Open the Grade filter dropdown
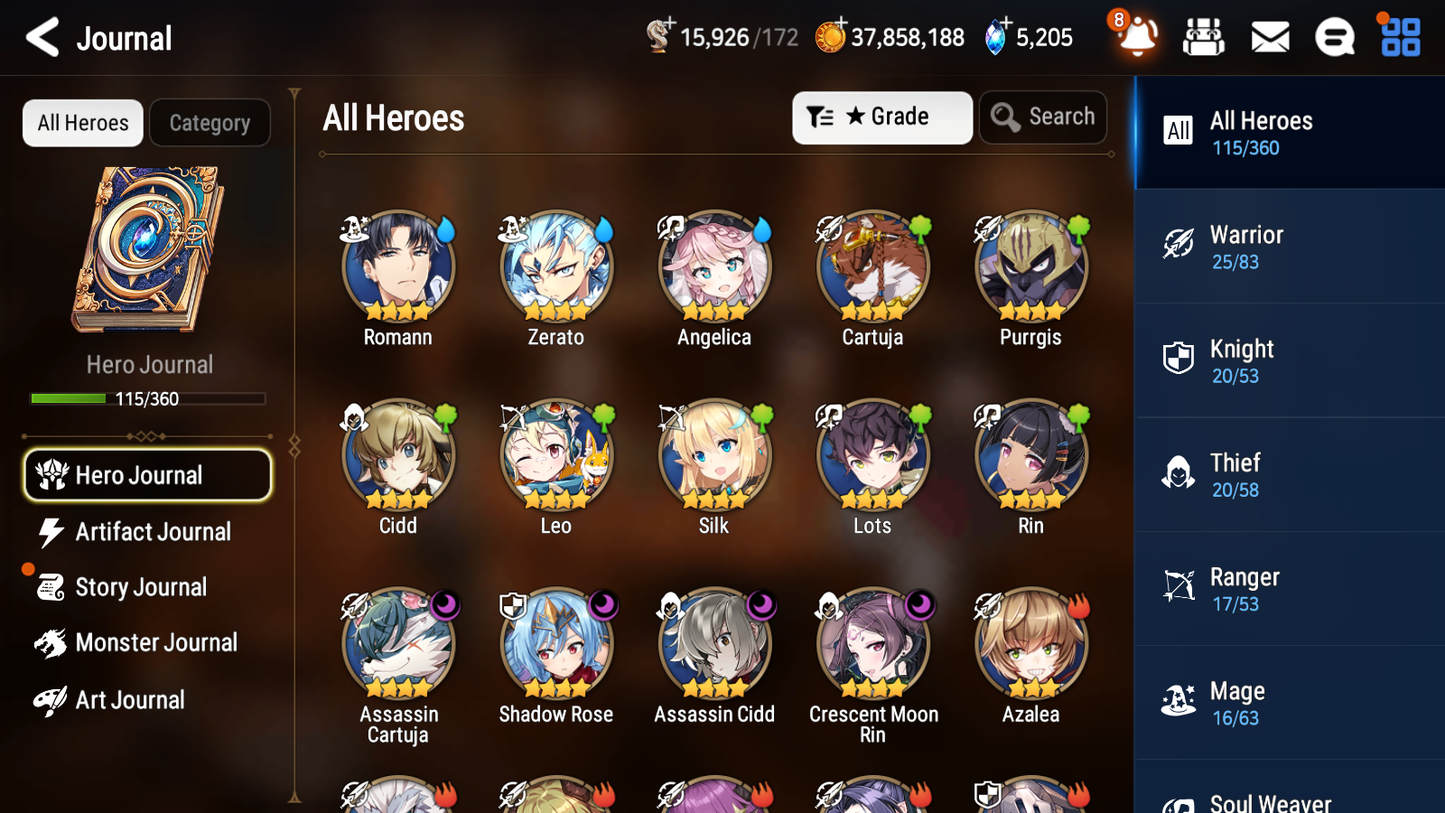 tap(882, 117)
